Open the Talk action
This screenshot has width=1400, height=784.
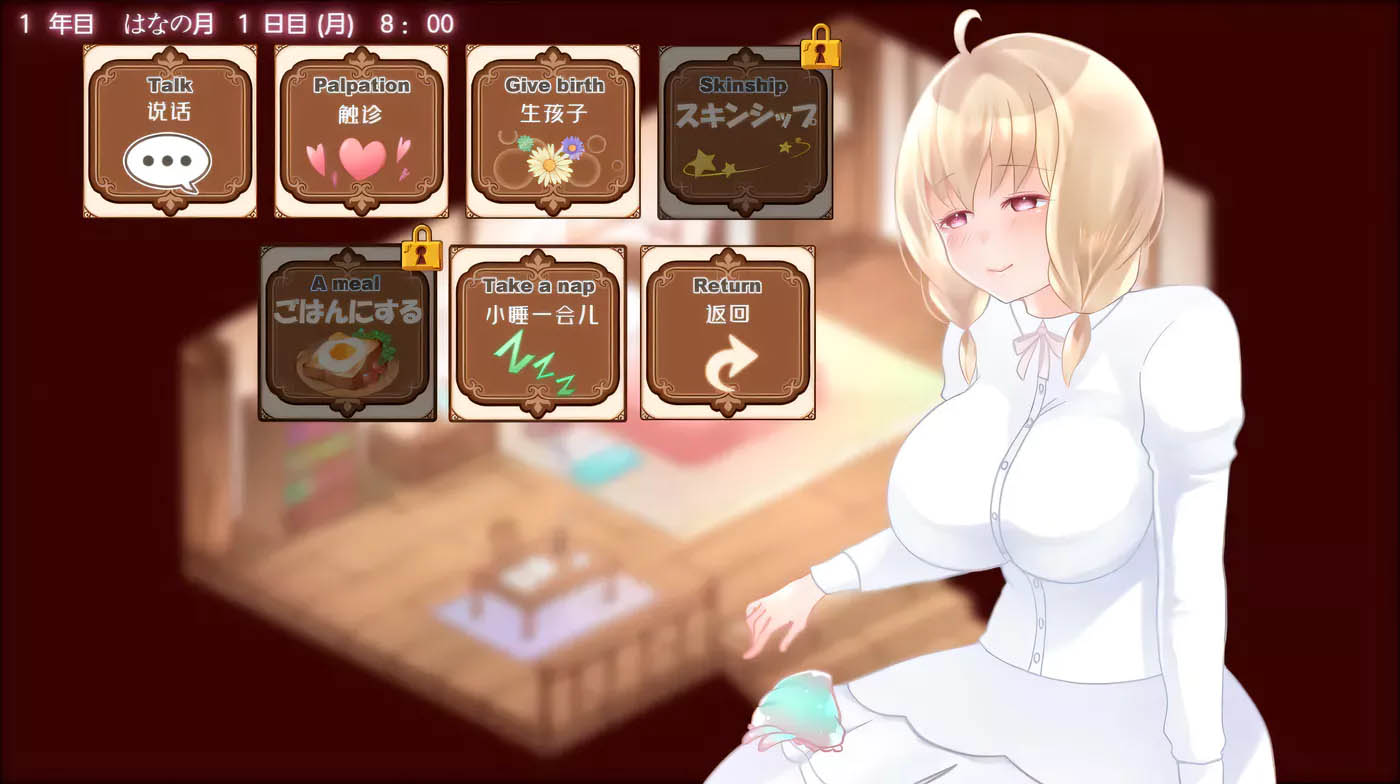[168, 130]
